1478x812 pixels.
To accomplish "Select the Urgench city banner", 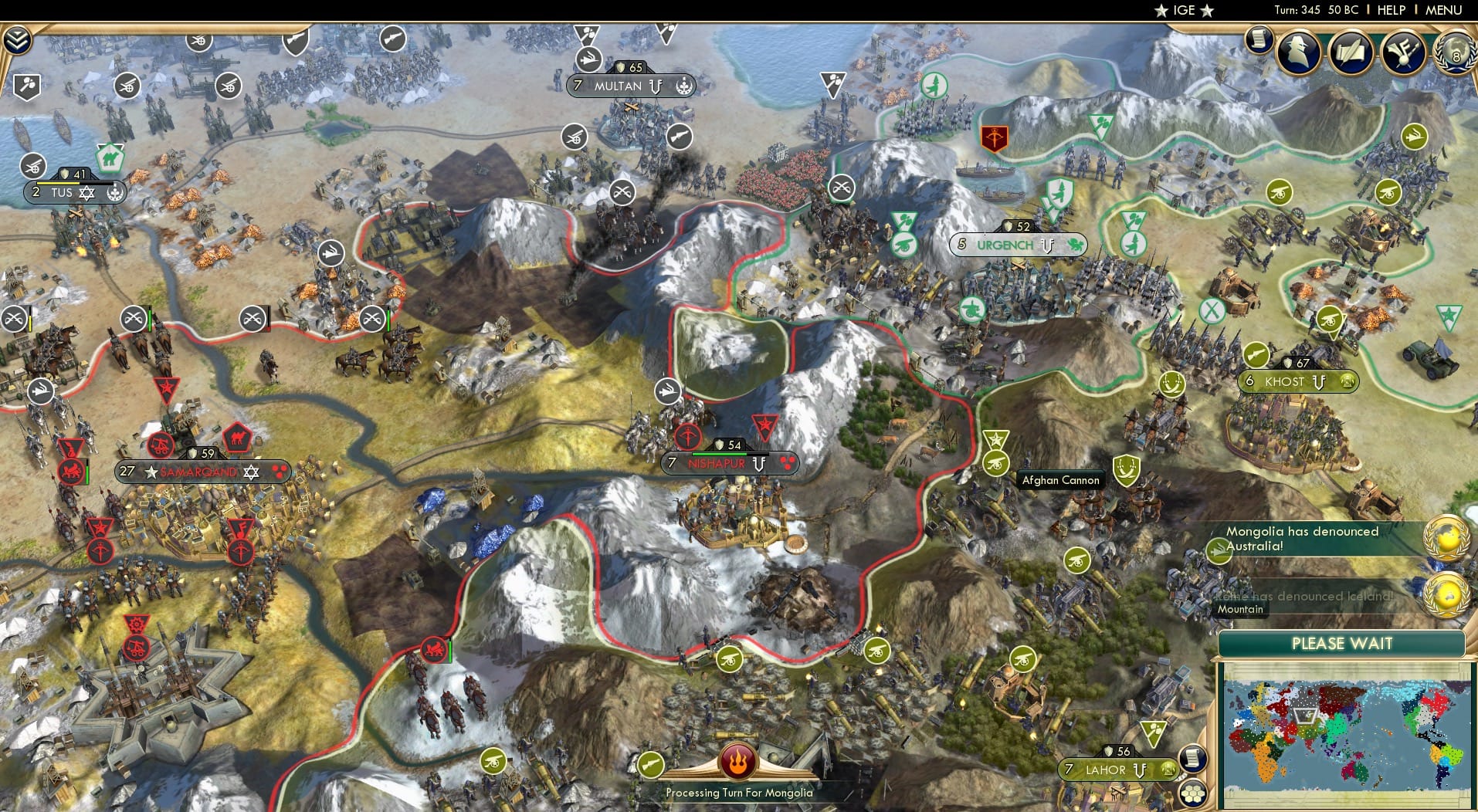I will pyautogui.click(x=1015, y=245).
